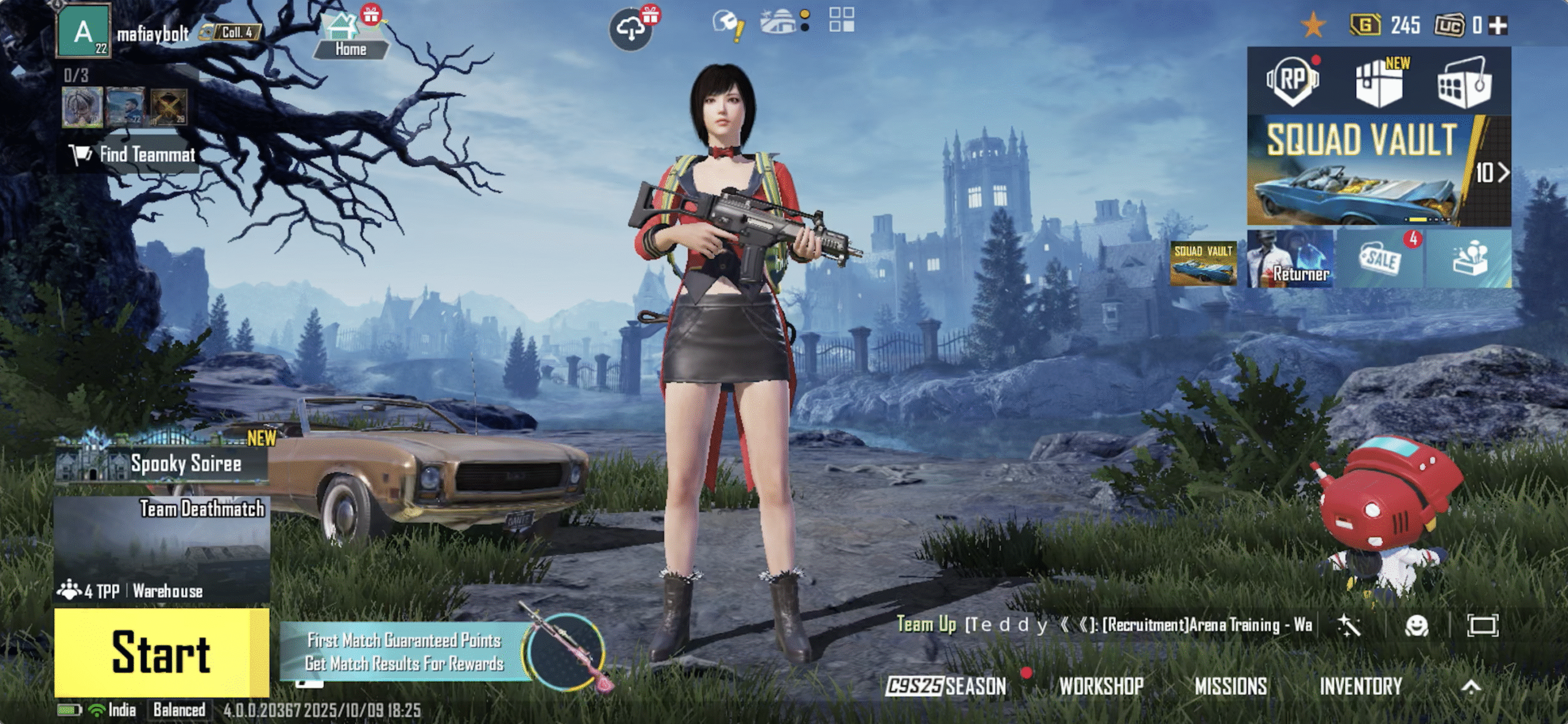Open the Returner event tile
The width and height of the screenshot is (1568, 724).
[x=1290, y=259]
